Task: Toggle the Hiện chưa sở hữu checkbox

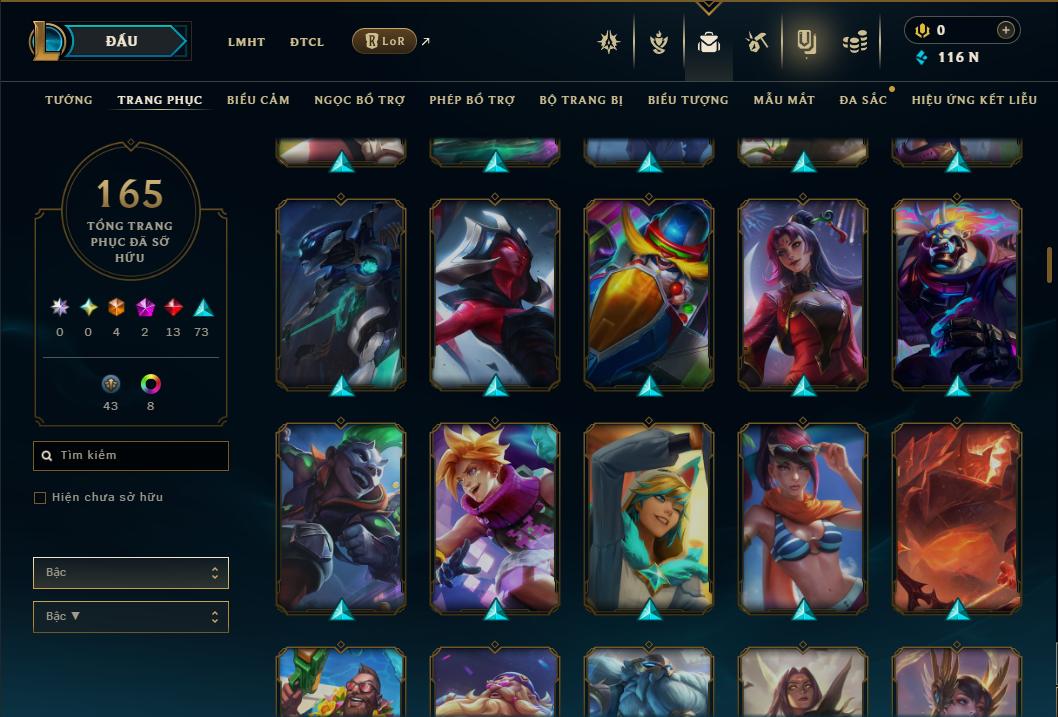Action: [40, 498]
